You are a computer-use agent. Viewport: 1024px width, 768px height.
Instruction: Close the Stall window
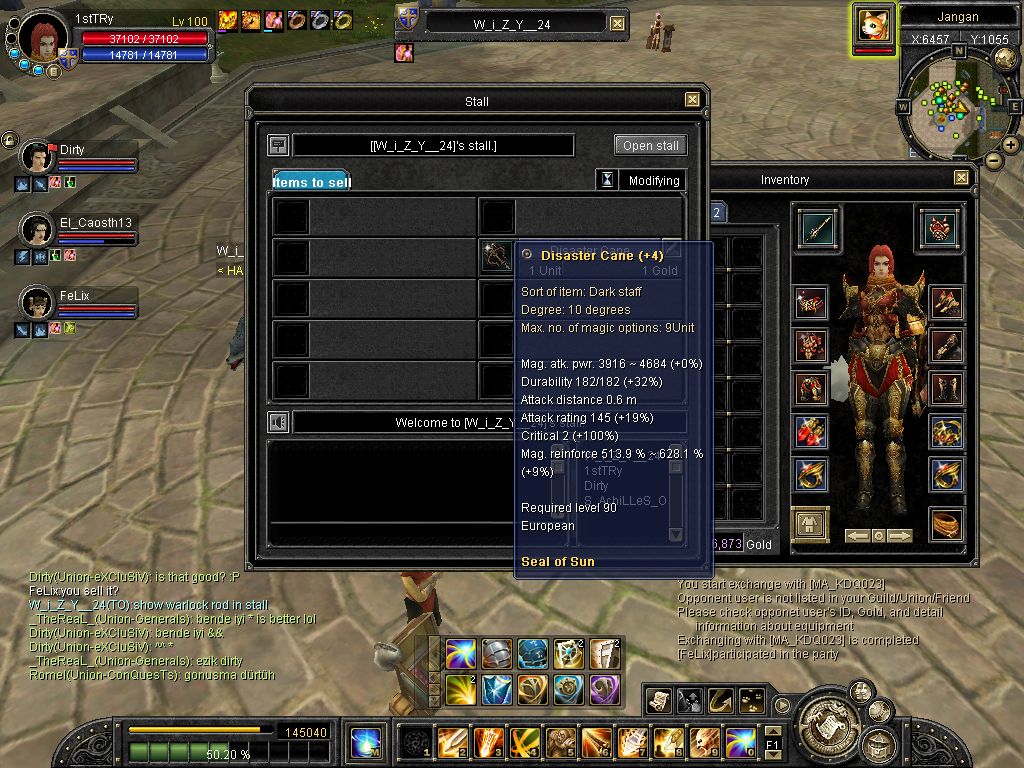tap(692, 100)
